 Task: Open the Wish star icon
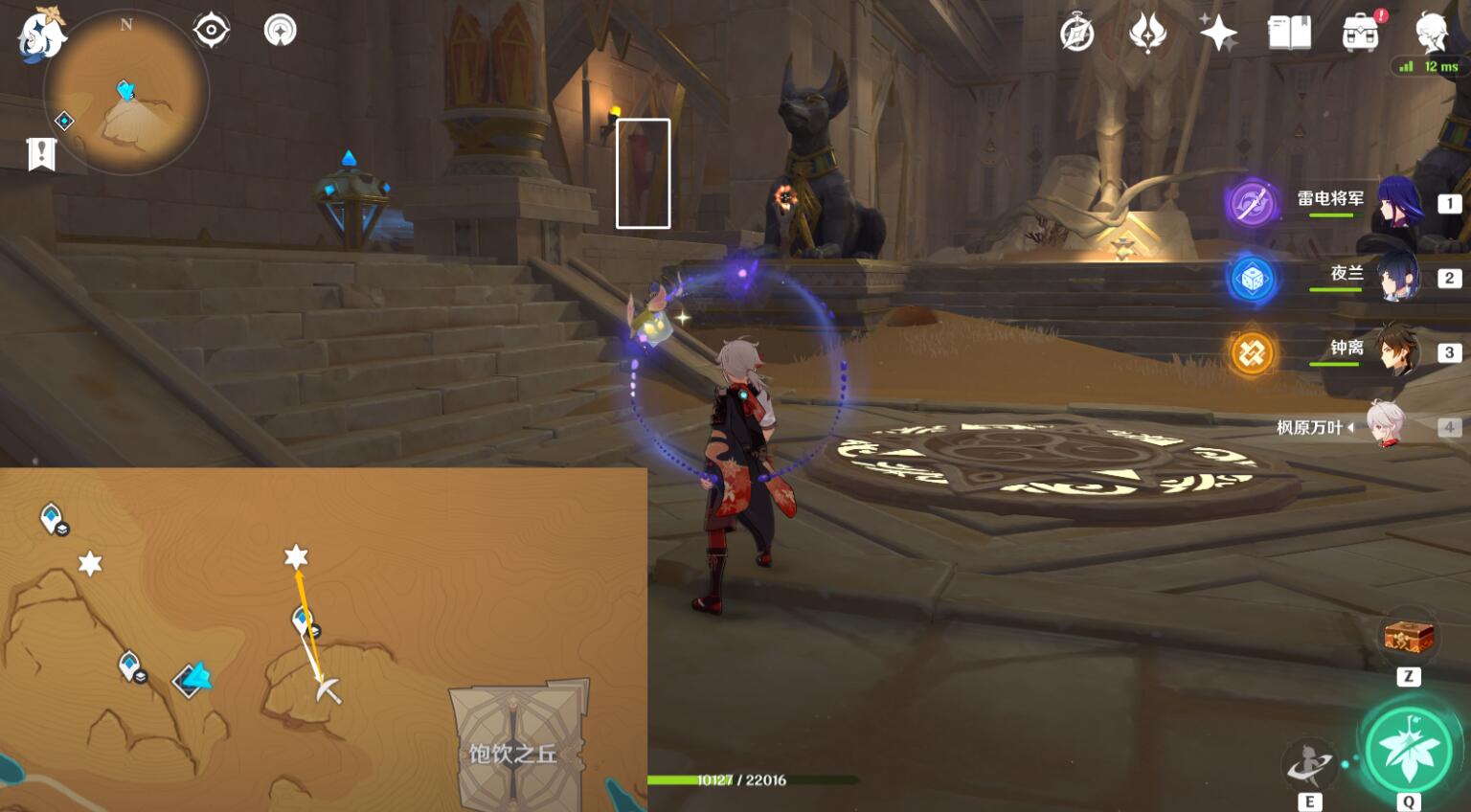(x=1218, y=34)
